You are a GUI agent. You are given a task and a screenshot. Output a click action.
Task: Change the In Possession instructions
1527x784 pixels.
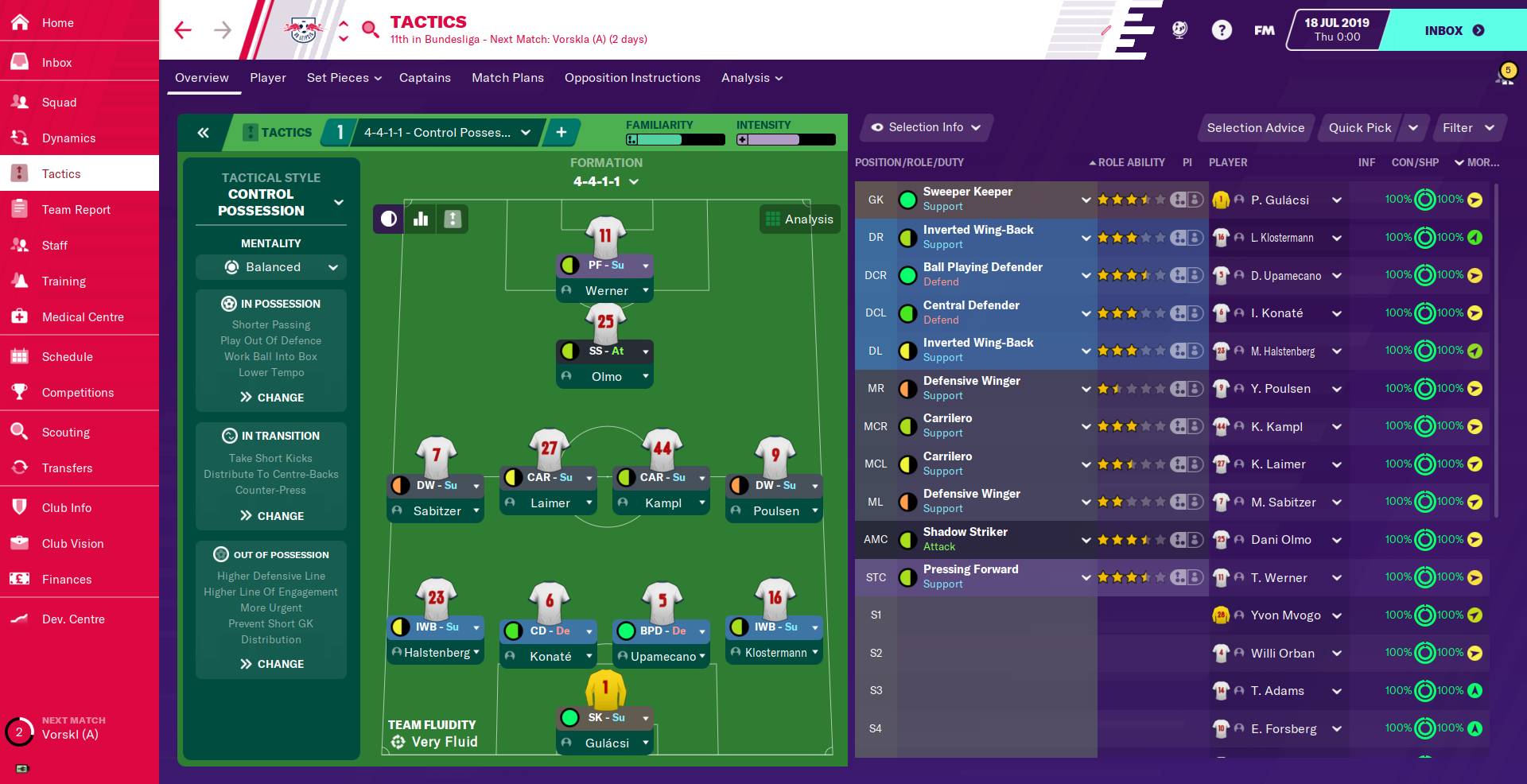coord(271,397)
